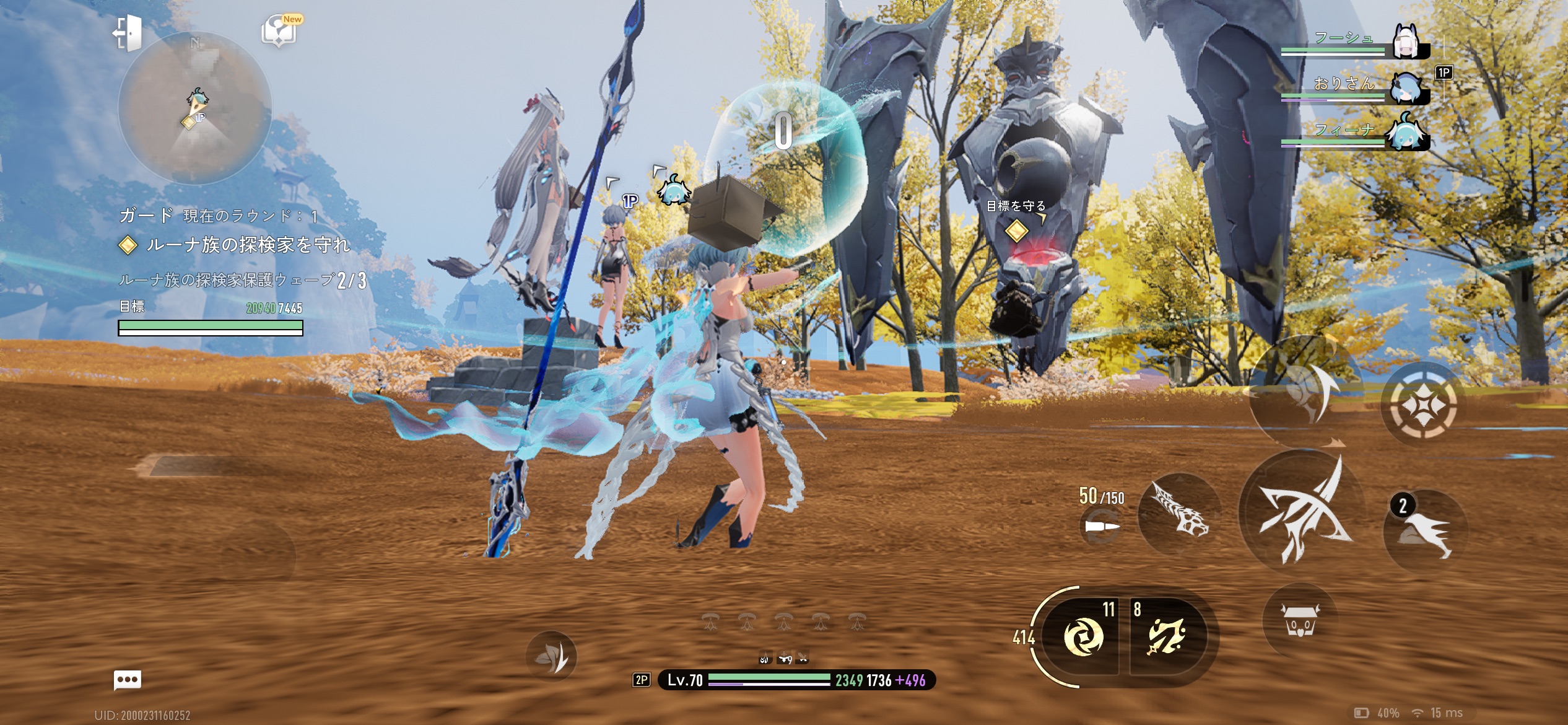Open the chat bubbles icon marked New
Screen dimensions: 1568x725
point(280,30)
